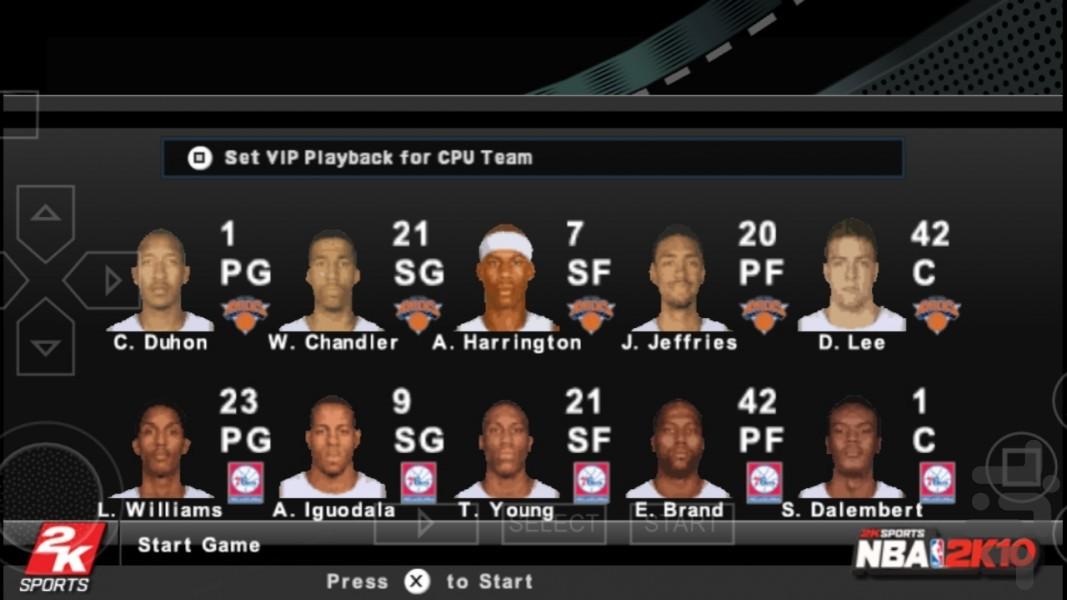The width and height of the screenshot is (1067, 600).
Task: Tap the emulator's SELECT overlay button
Action: [x=554, y=523]
